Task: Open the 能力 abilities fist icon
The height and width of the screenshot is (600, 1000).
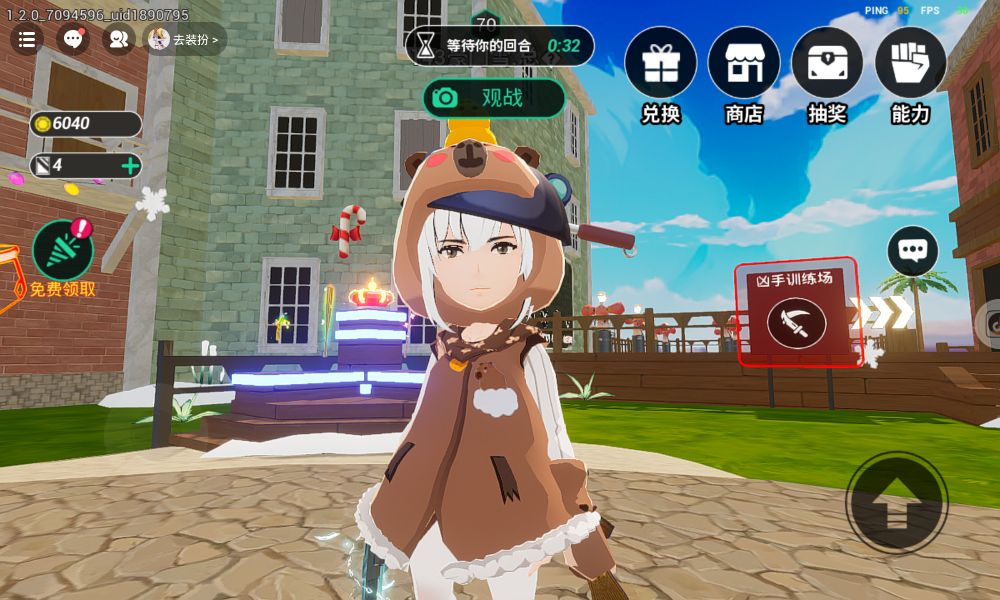Action: [910, 64]
